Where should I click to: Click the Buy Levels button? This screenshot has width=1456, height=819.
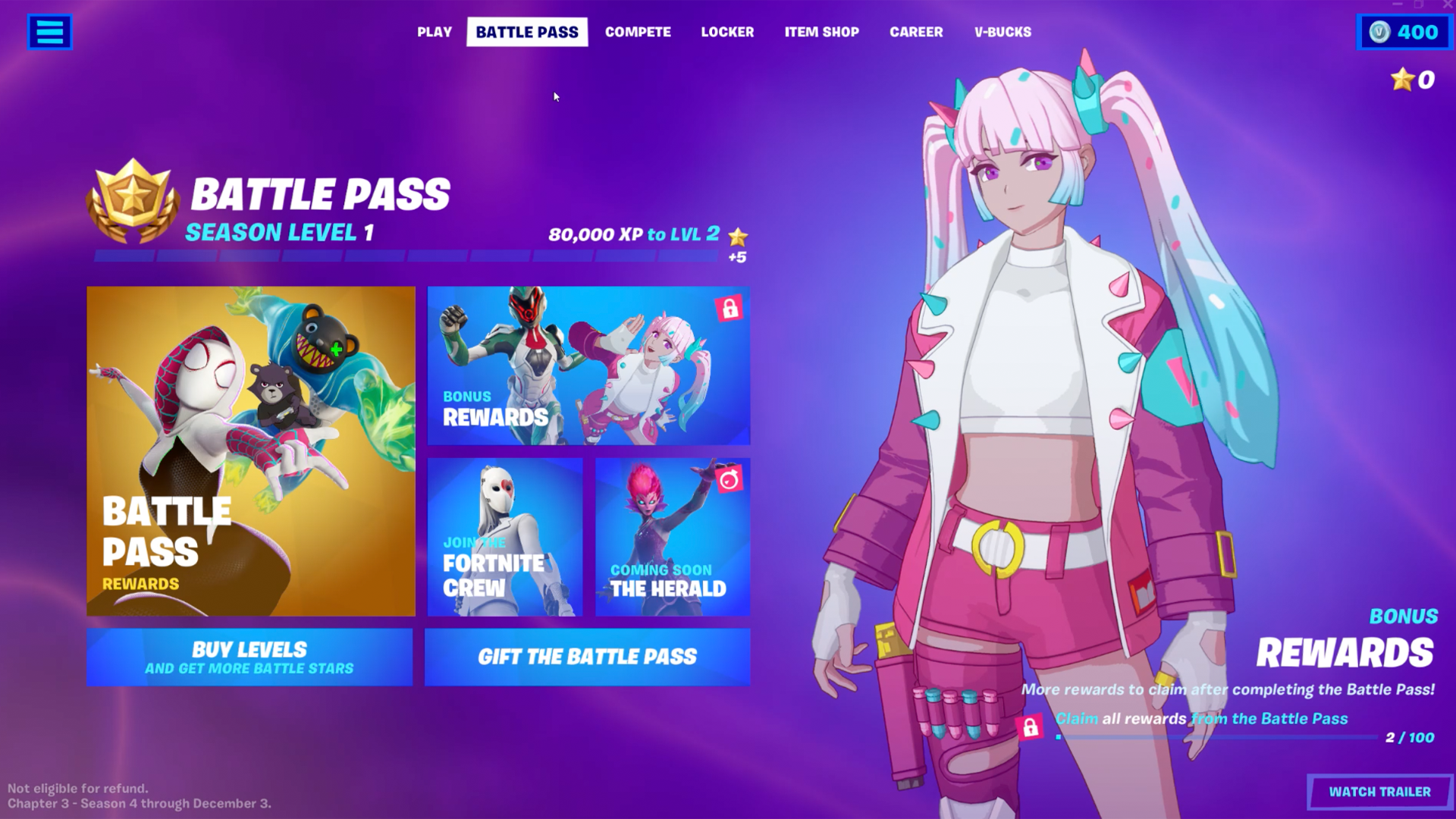coord(250,657)
